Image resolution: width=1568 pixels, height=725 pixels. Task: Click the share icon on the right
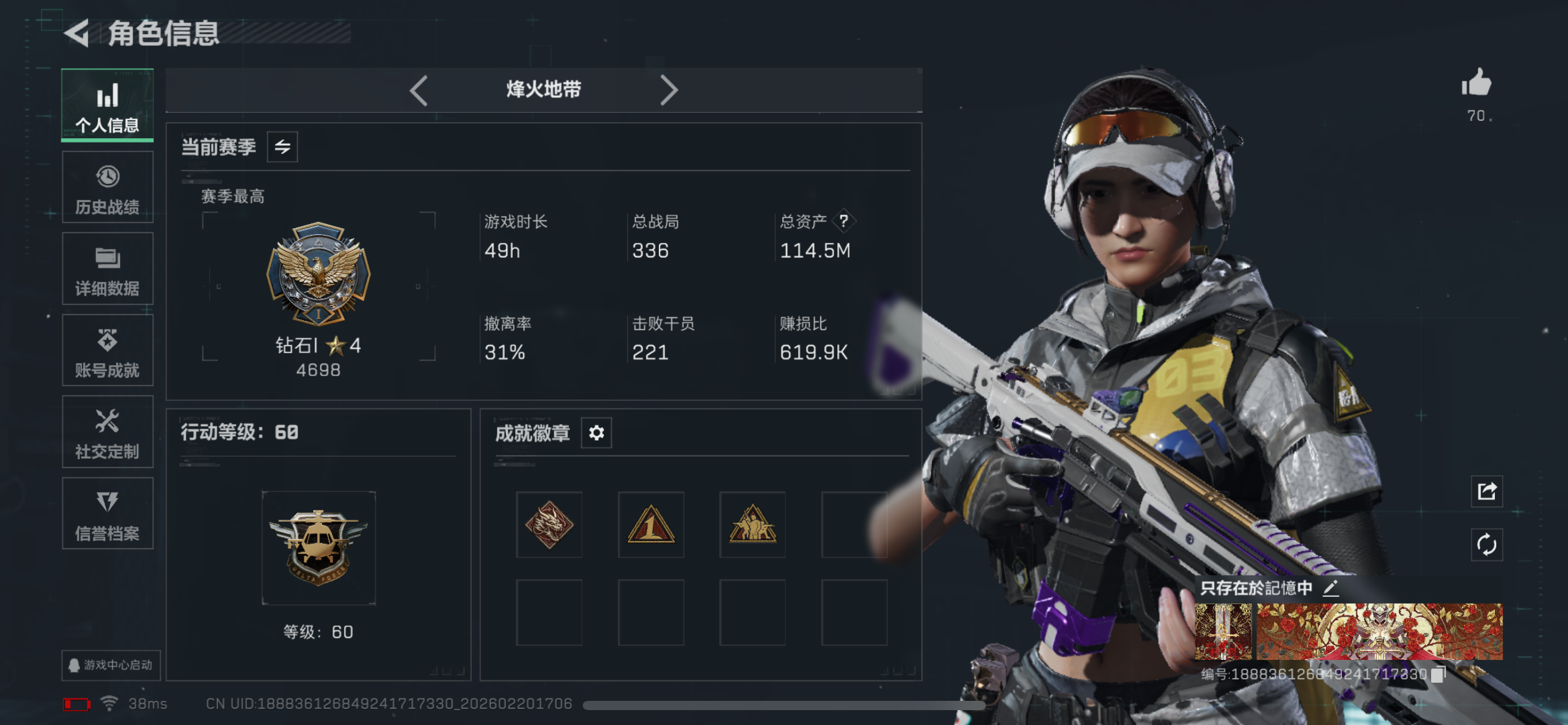point(1486,491)
